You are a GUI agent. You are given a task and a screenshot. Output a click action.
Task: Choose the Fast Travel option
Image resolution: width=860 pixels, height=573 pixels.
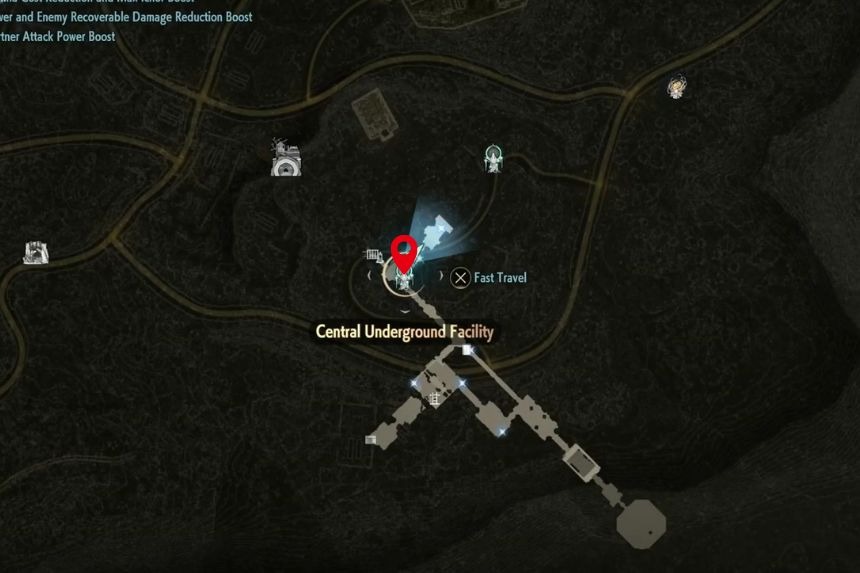(x=488, y=278)
